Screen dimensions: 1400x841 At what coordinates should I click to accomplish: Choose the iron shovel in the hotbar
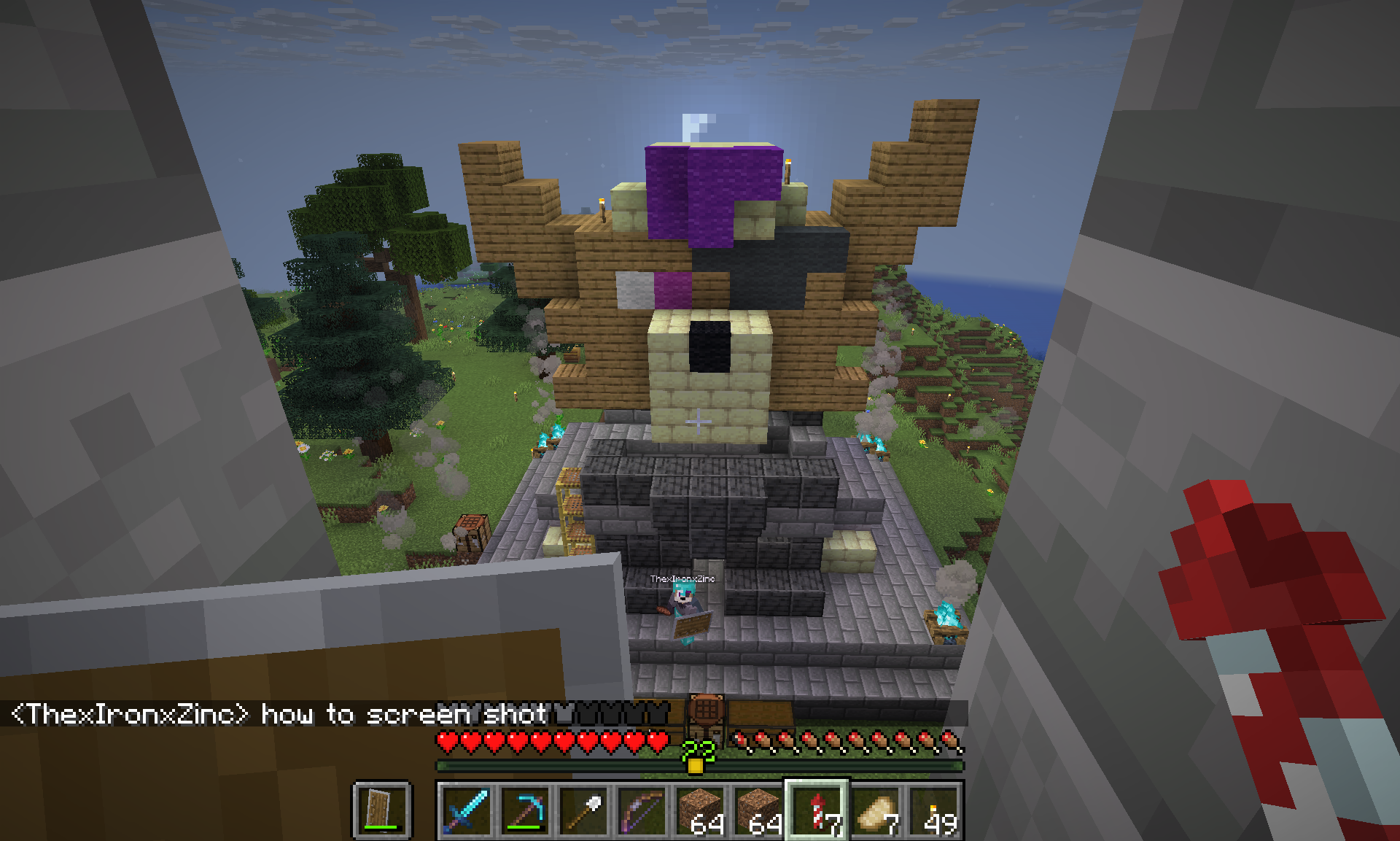[583, 810]
